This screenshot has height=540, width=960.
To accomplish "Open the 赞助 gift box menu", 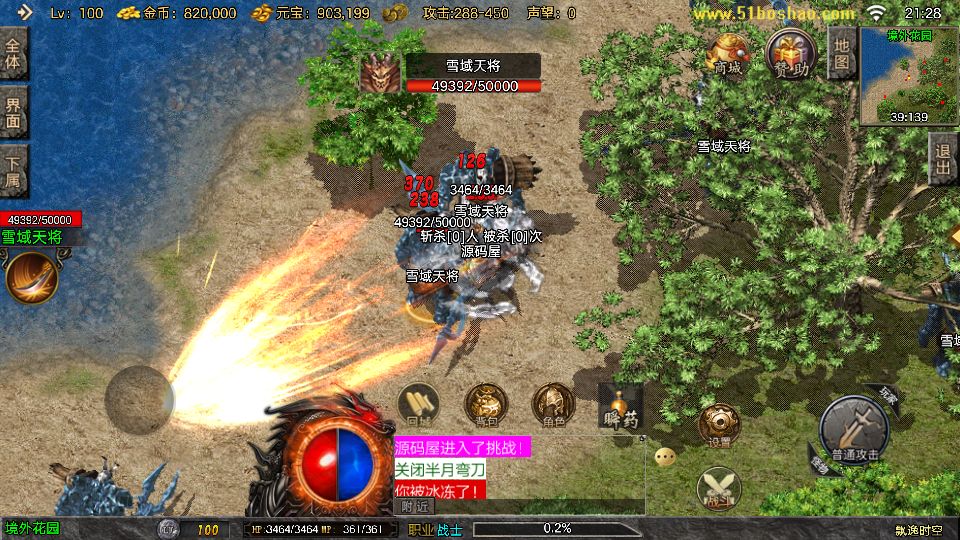I will tap(790, 53).
